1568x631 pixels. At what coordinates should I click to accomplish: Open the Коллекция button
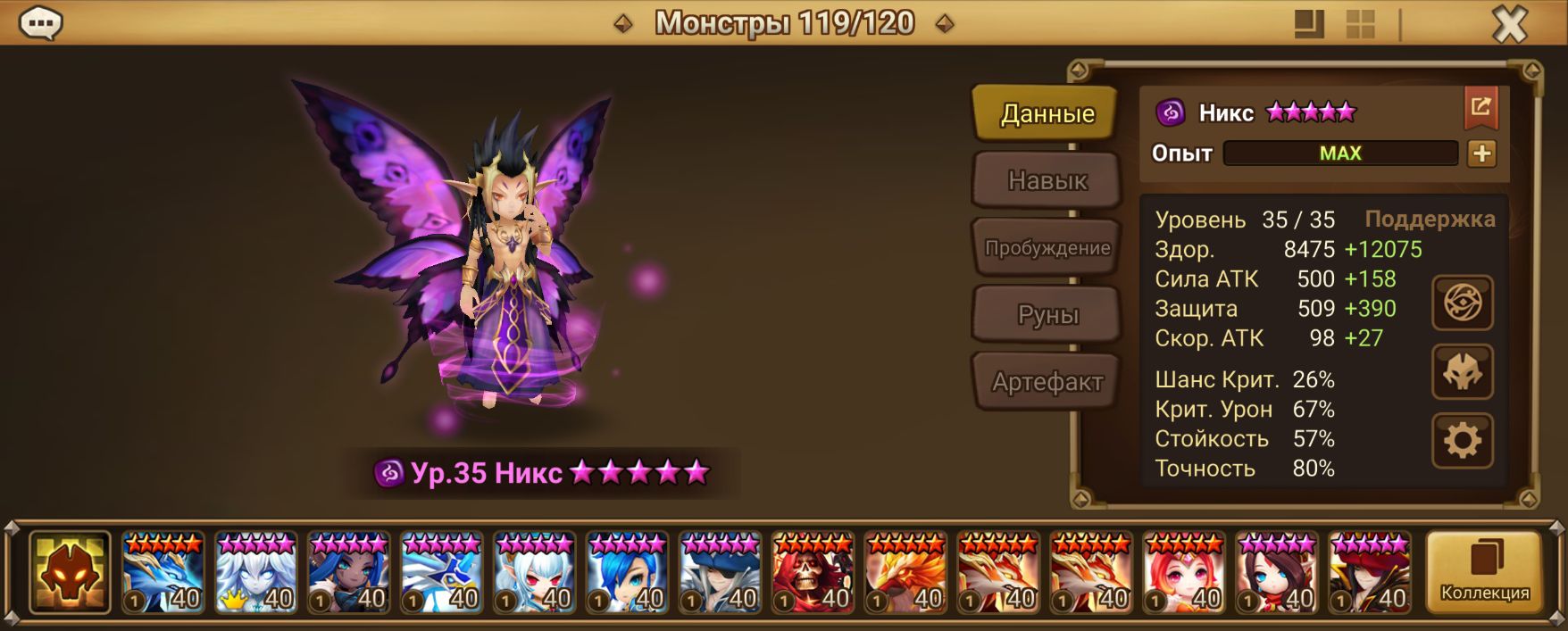(x=1484, y=572)
